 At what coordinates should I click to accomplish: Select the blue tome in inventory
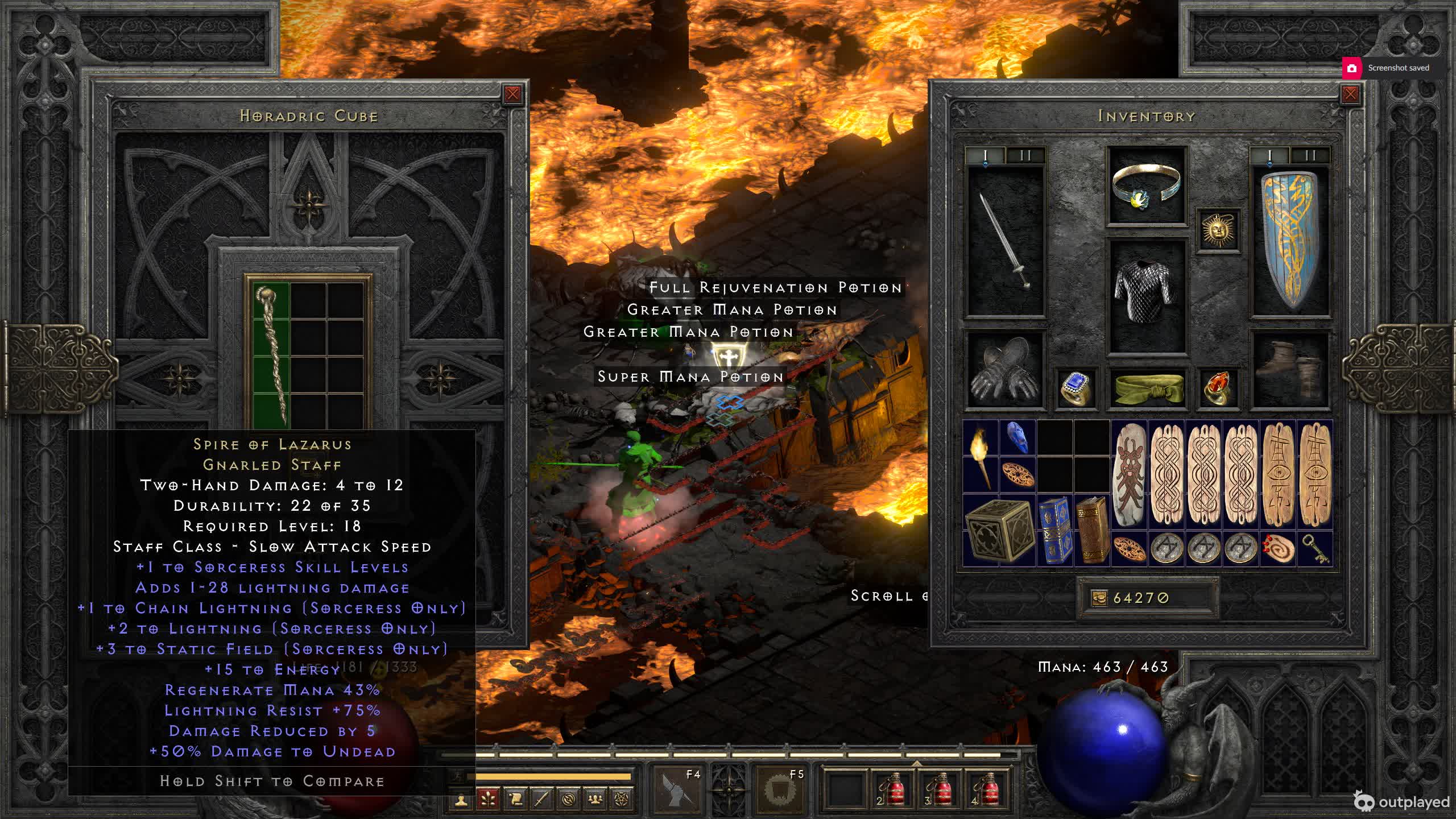pos(1054,531)
